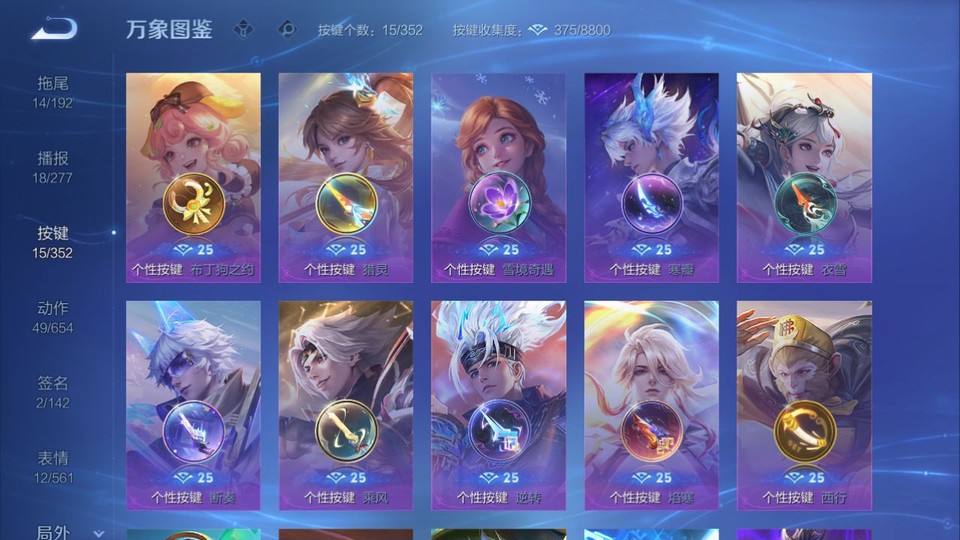The width and height of the screenshot is (960, 540).
Task: Select the 寒檀 button skin card
Action: 651,177
